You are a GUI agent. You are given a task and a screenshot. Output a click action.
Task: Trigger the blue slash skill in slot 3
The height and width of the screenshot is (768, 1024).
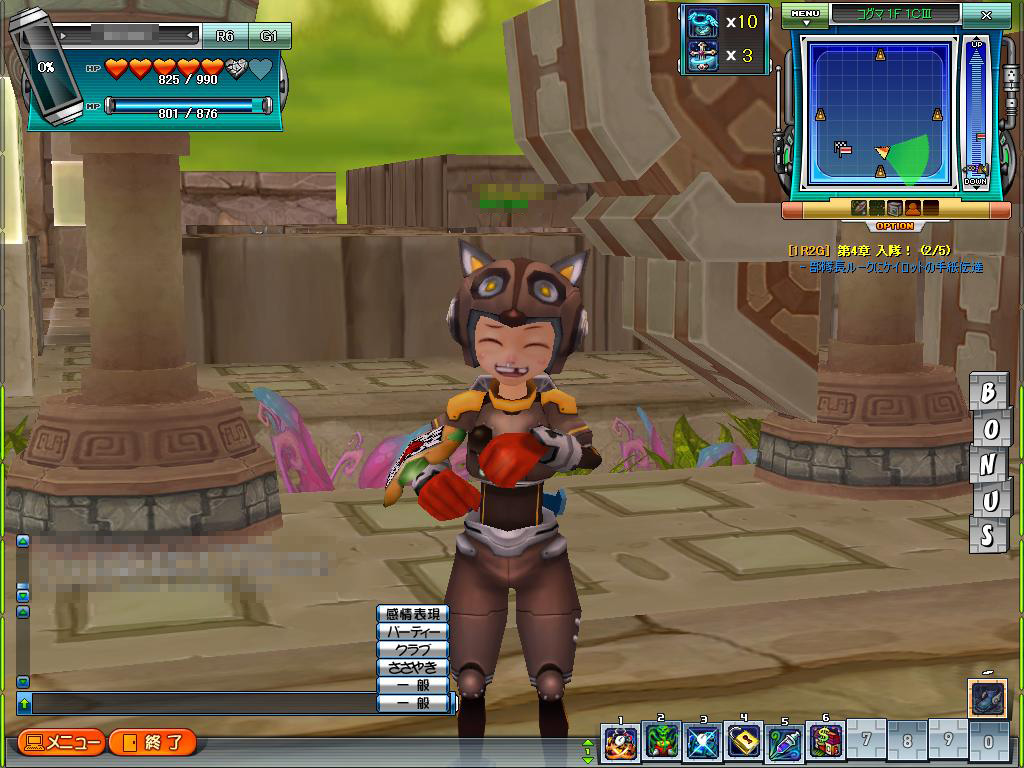tap(703, 743)
